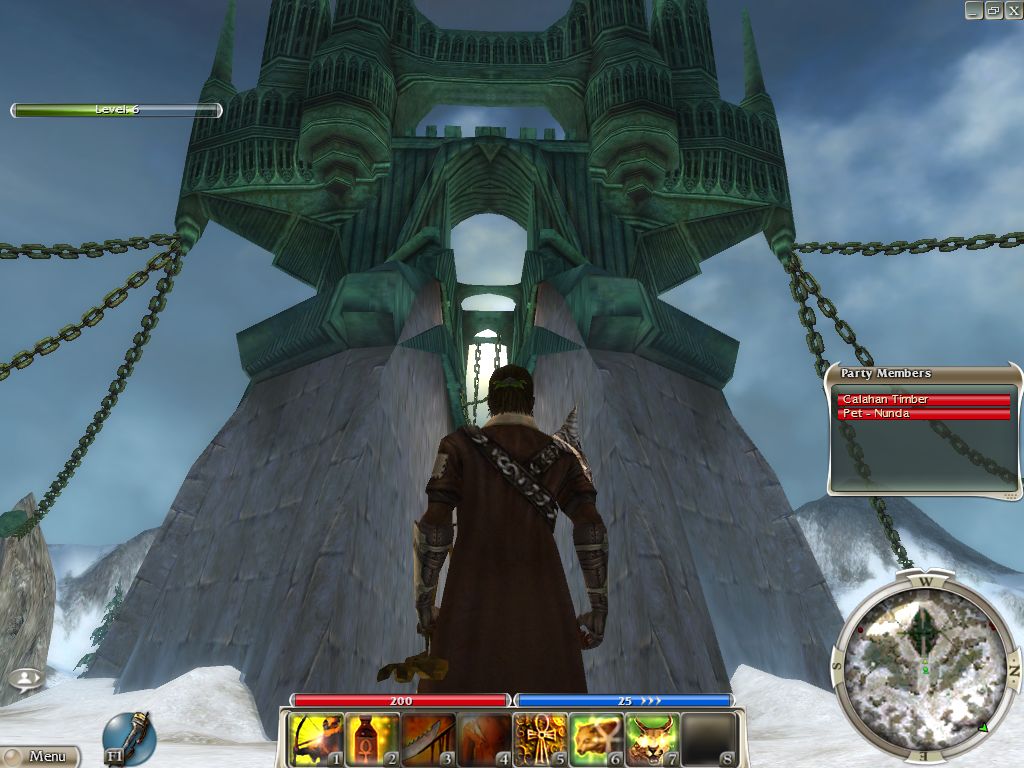
Task: Toggle windowed mode with the restore button
Action: click(x=993, y=10)
